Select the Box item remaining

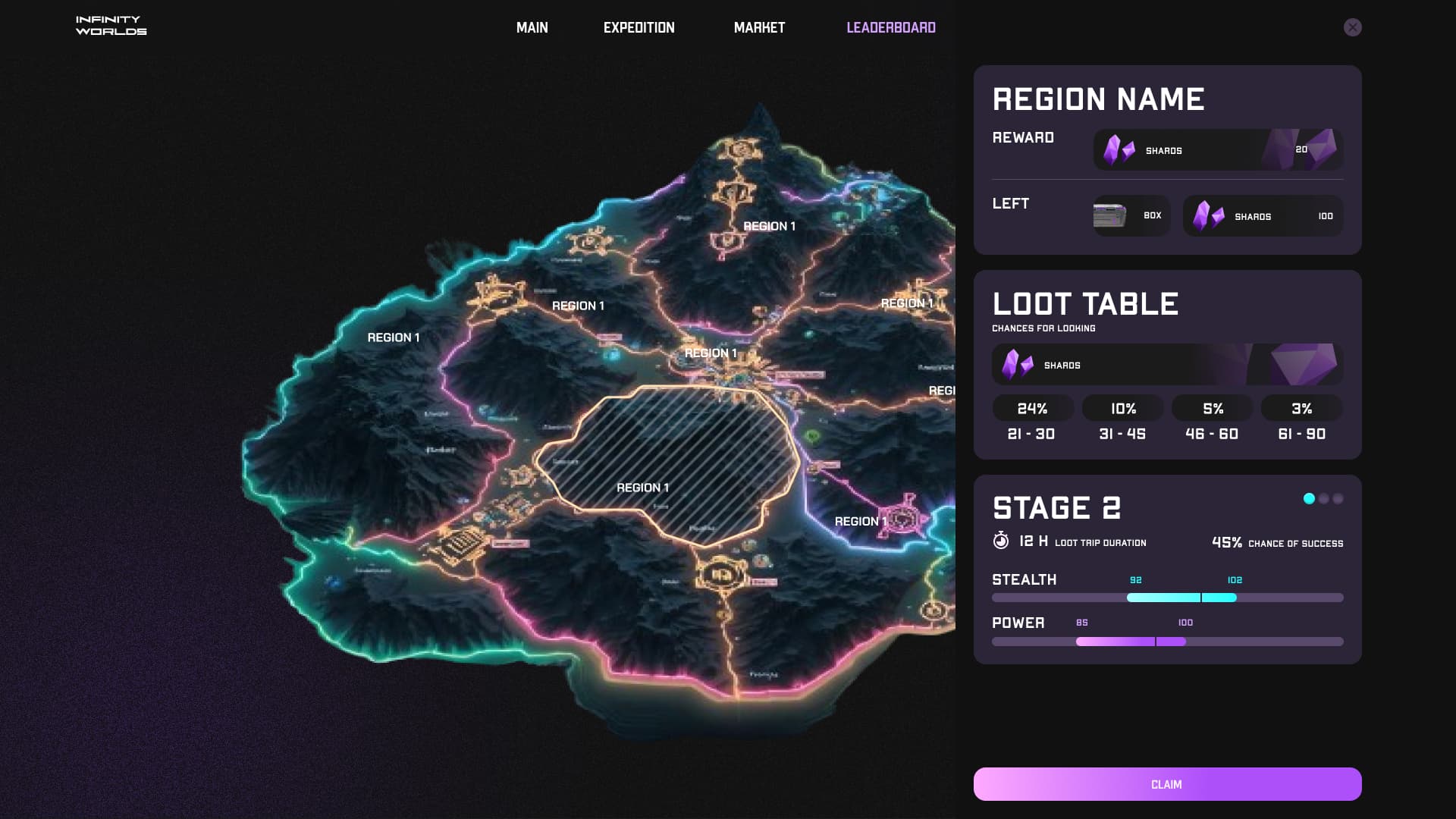click(x=1131, y=216)
